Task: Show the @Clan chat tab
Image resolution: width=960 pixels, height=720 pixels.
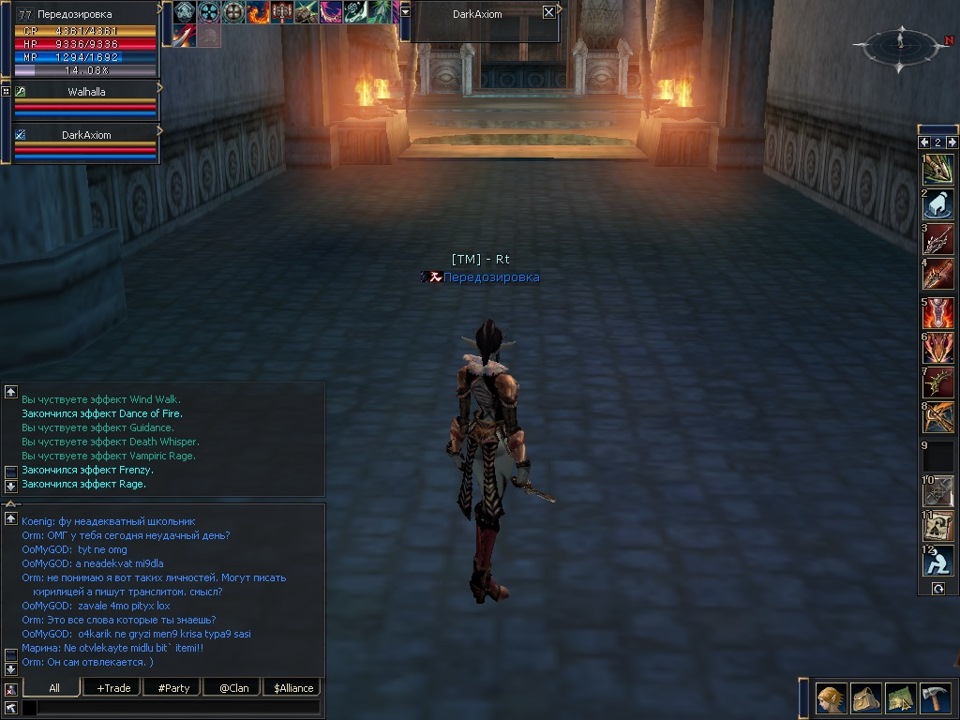Action: point(233,688)
